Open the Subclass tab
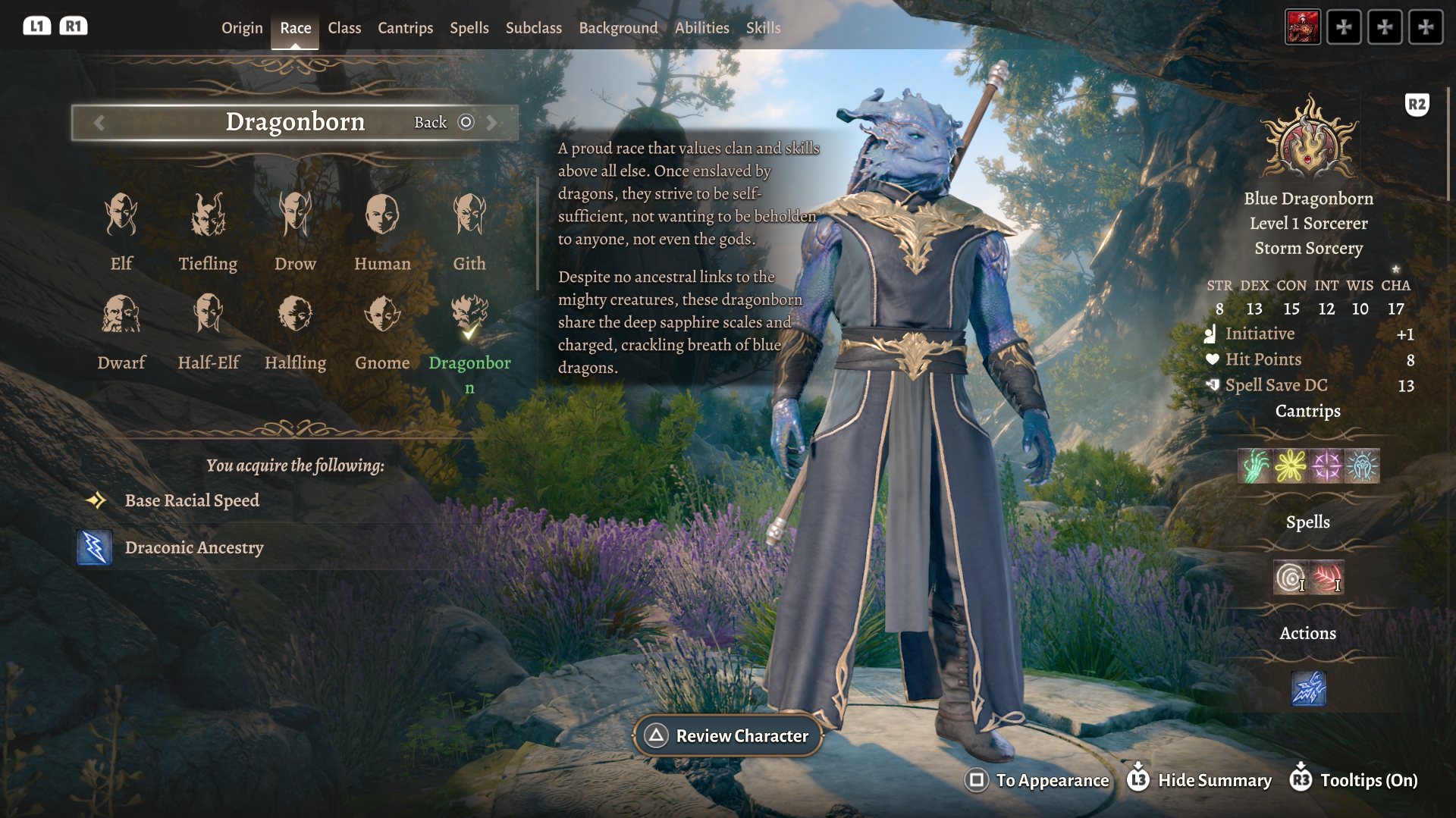 point(534,28)
